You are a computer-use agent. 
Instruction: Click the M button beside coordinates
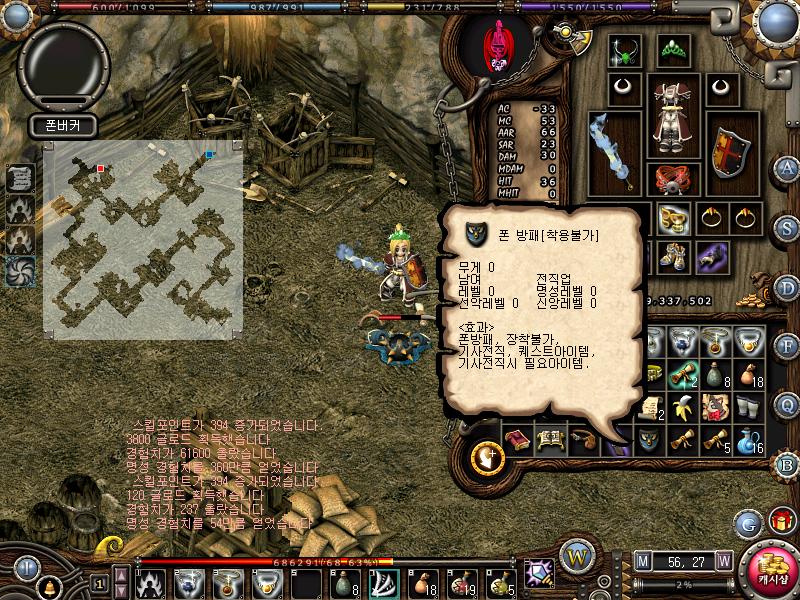pos(642,561)
